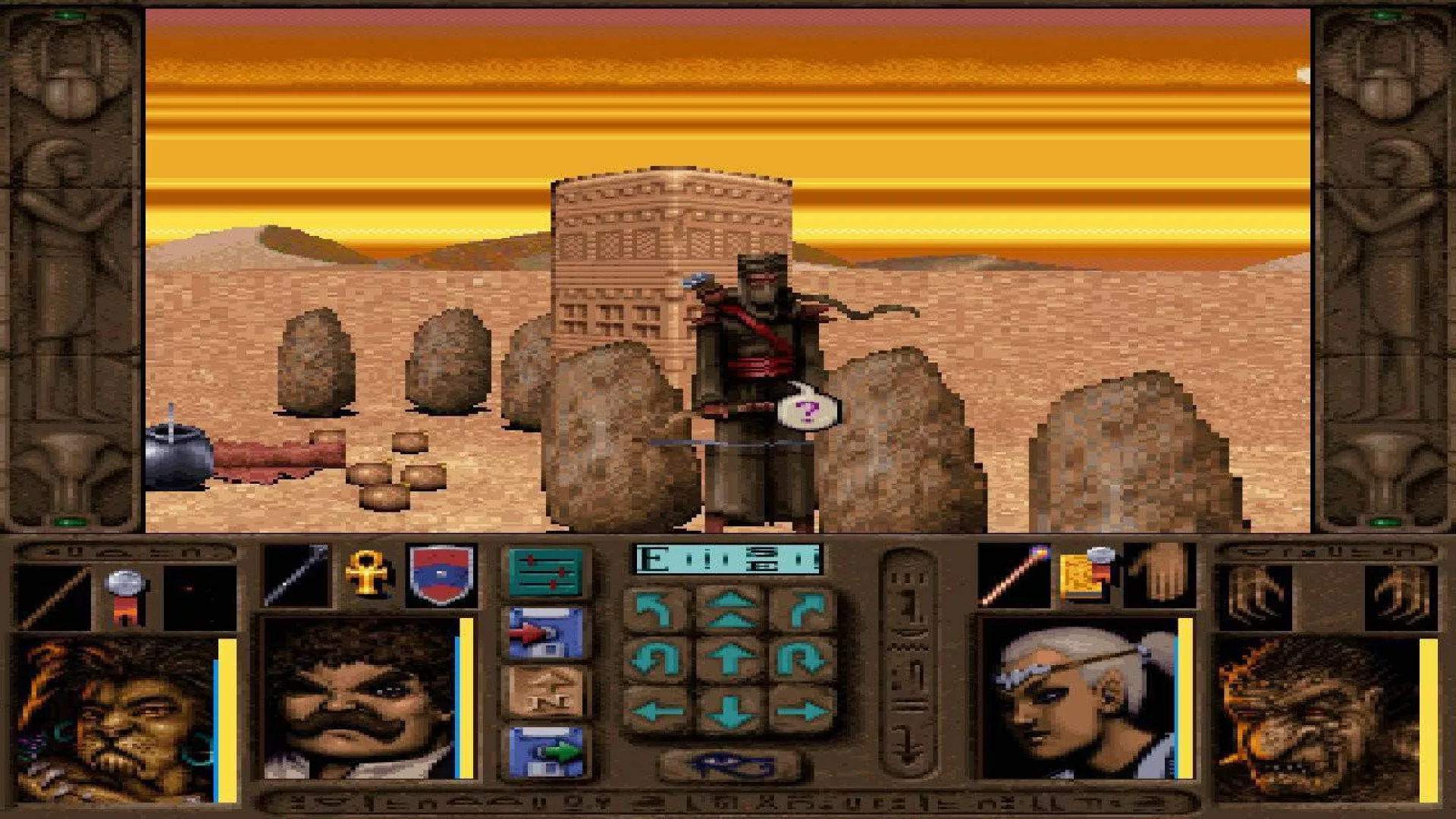Open the parchment map with N marker
Viewport: 1456px width, 819px height.
[x=546, y=692]
